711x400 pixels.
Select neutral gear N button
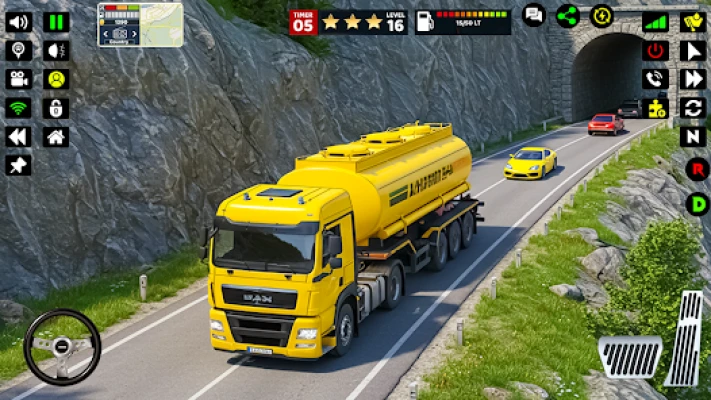tap(693, 136)
